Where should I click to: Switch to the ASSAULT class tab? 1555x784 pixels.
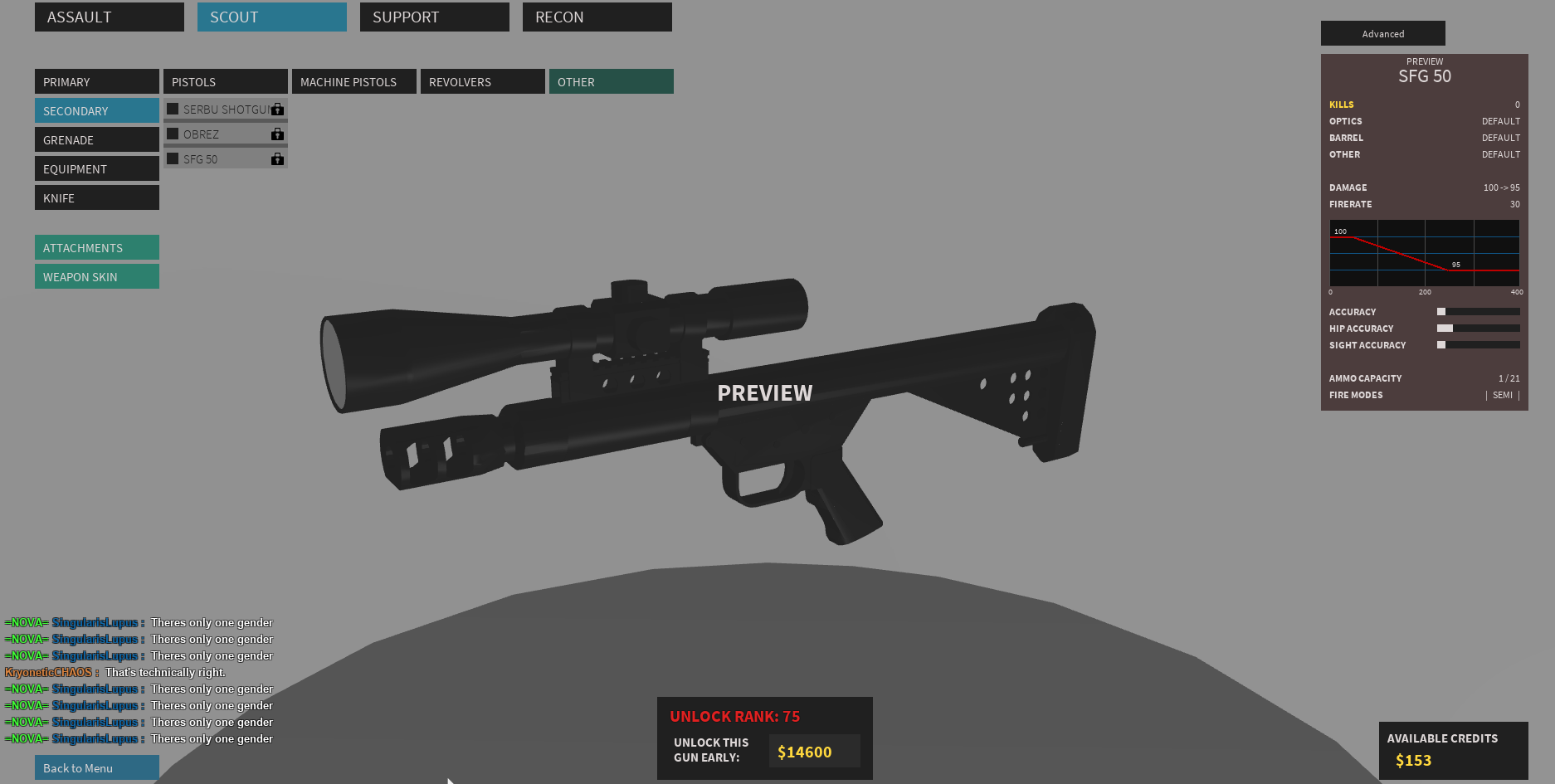[x=109, y=17]
